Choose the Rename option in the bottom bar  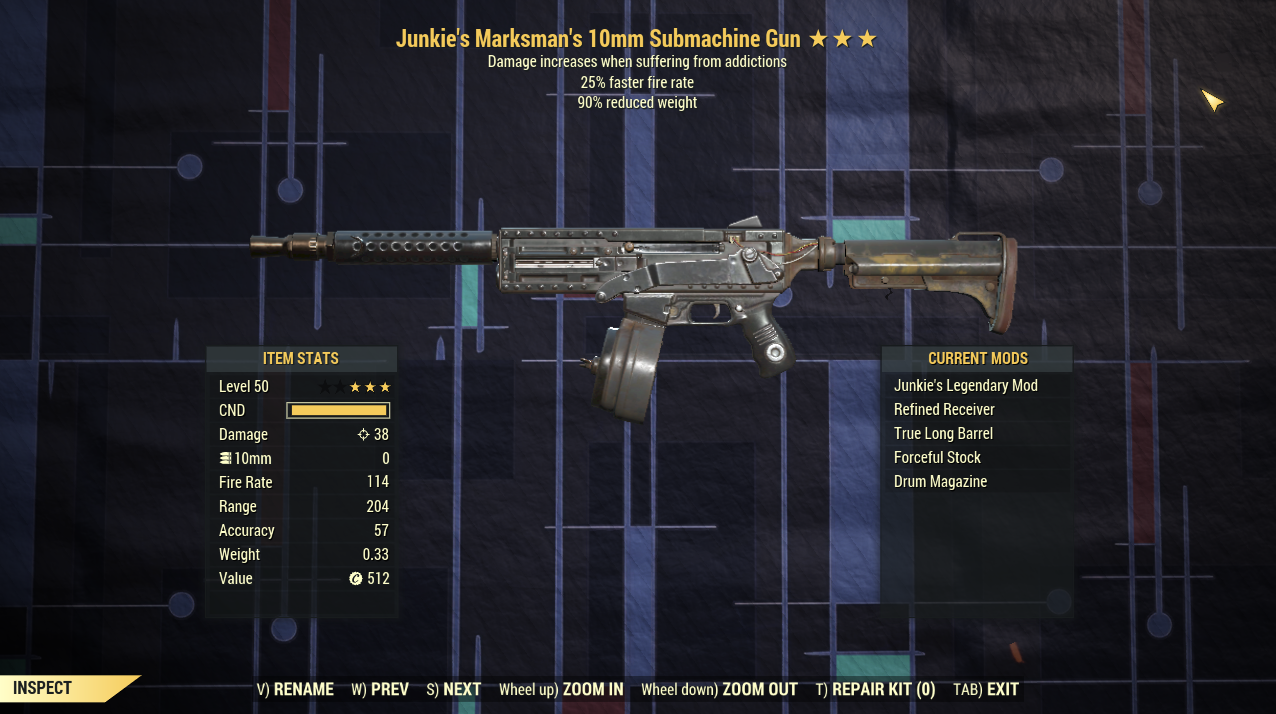click(295, 689)
